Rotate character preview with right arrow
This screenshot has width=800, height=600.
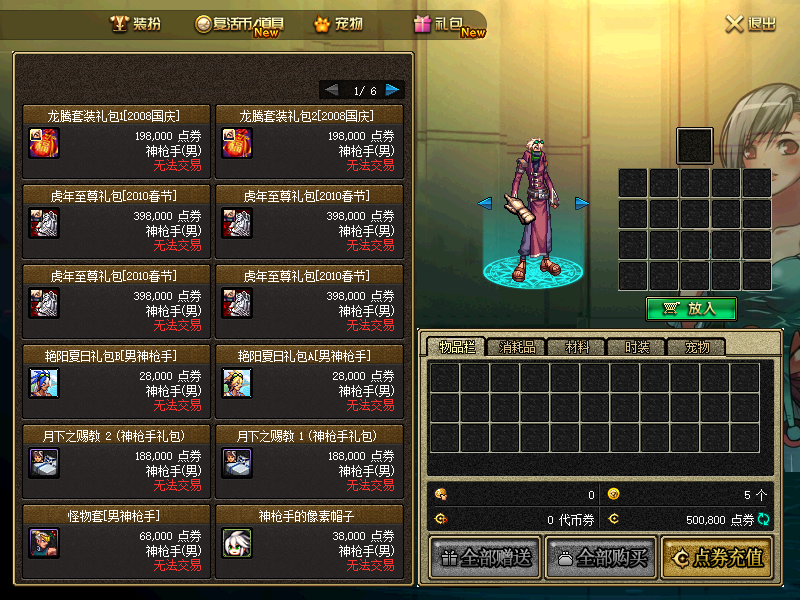click(582, 203)
